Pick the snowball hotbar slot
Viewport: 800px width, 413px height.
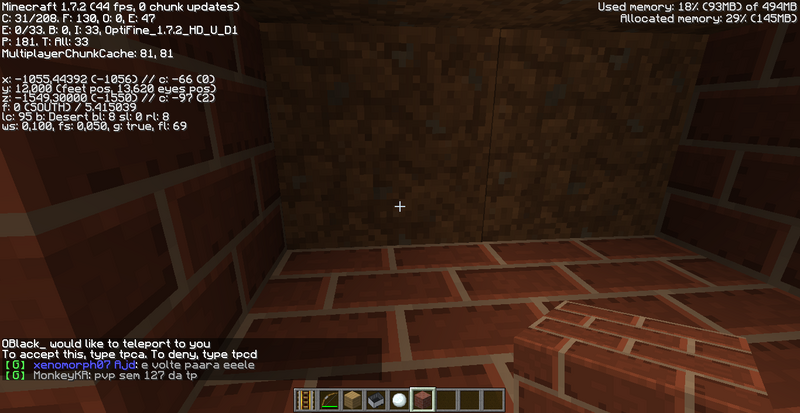399,400
